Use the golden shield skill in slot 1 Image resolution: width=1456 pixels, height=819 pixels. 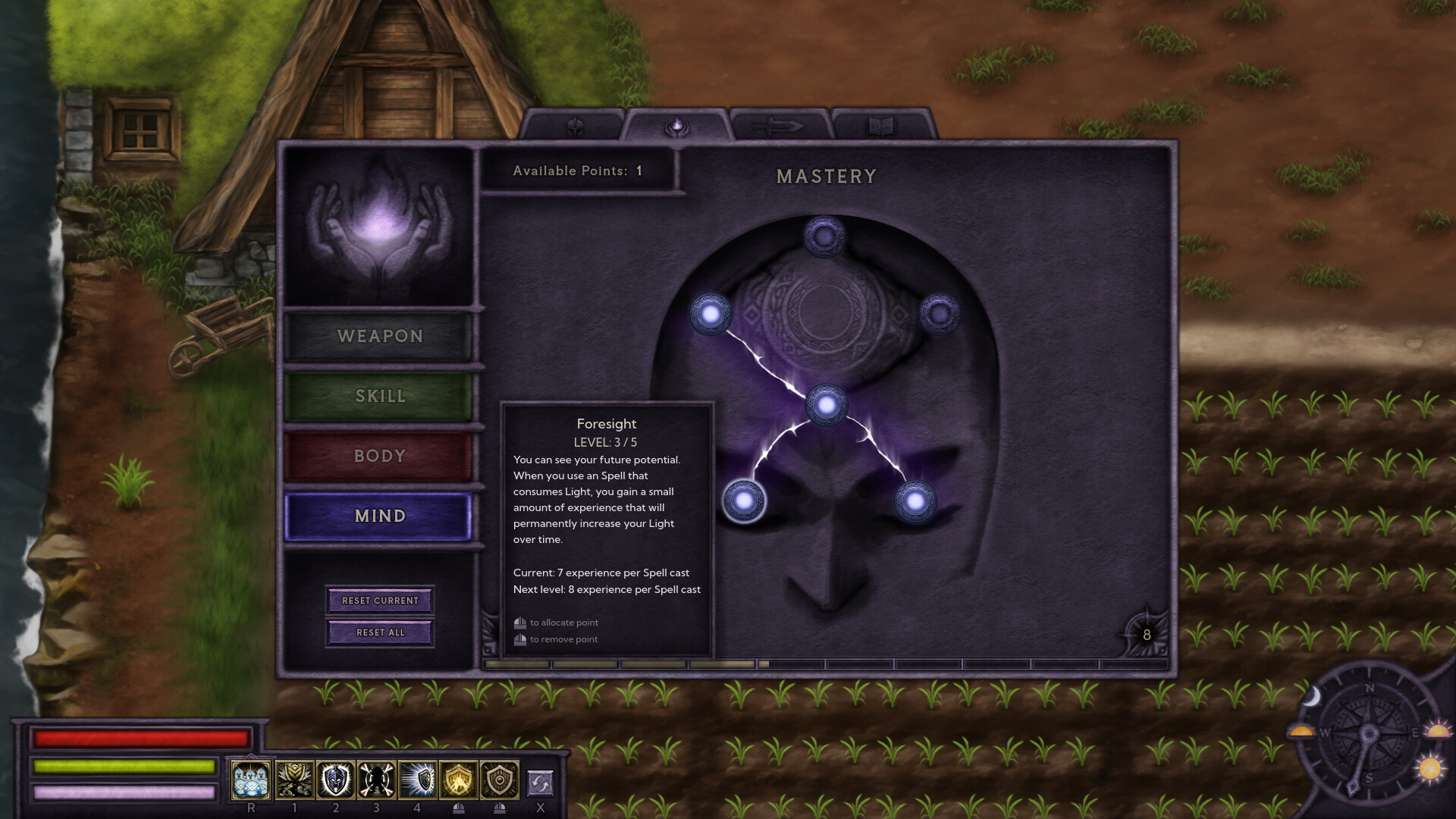pyautogui.click(x=295, y=780)
